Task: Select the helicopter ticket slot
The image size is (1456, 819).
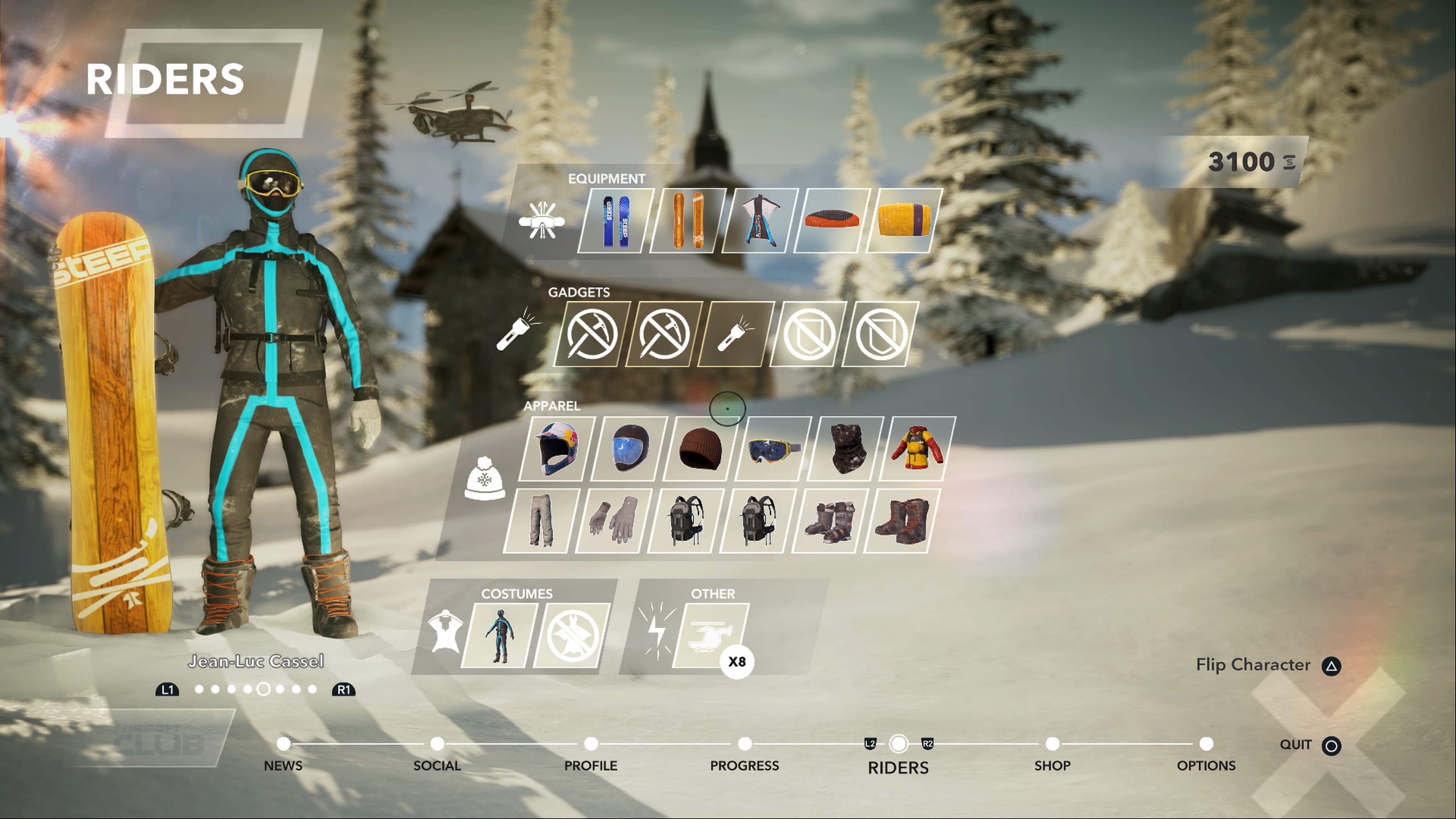Action: (711, 635)
